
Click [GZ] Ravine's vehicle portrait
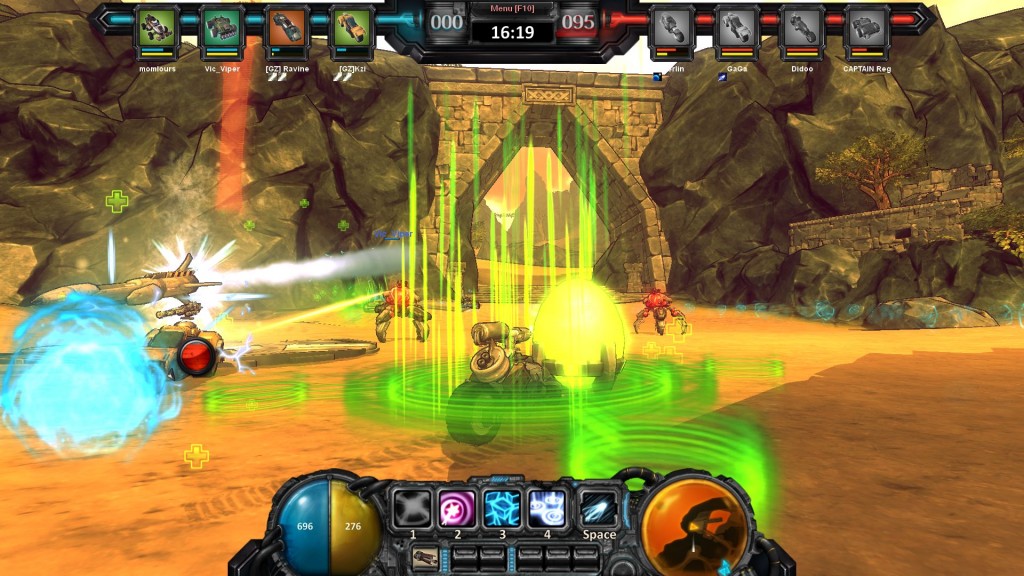(287, 29)
